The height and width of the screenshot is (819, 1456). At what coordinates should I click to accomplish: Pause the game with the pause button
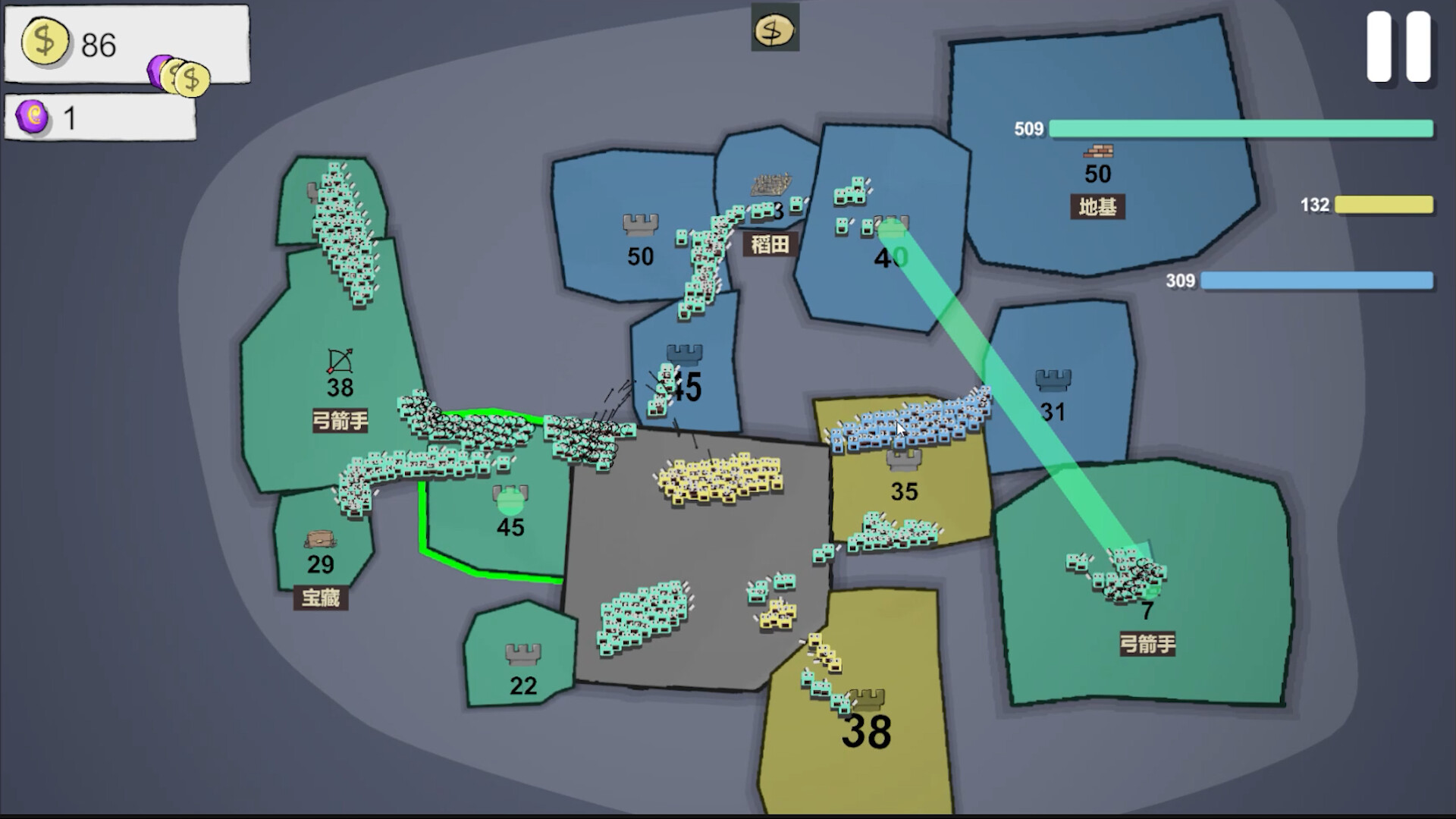(x=1400, y=47)
